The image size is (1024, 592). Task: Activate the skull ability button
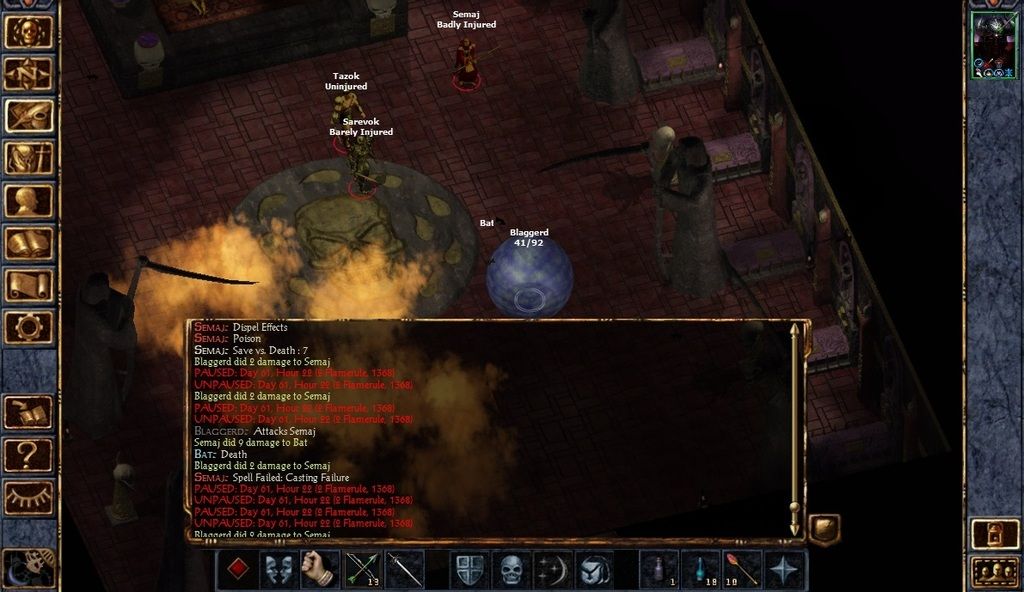click(x=511, y=570)
